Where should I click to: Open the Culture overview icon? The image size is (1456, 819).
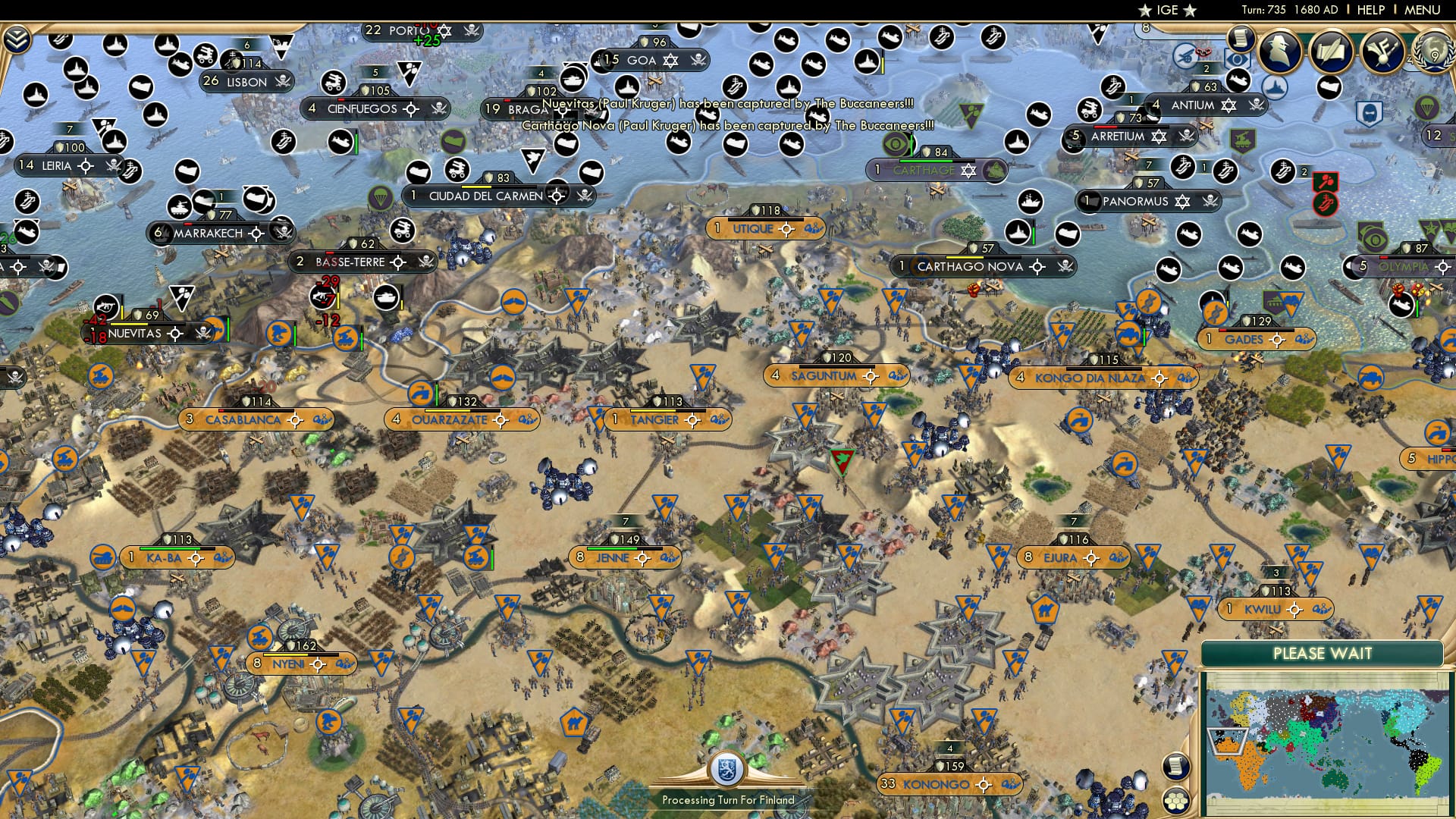click(1385, 53)
